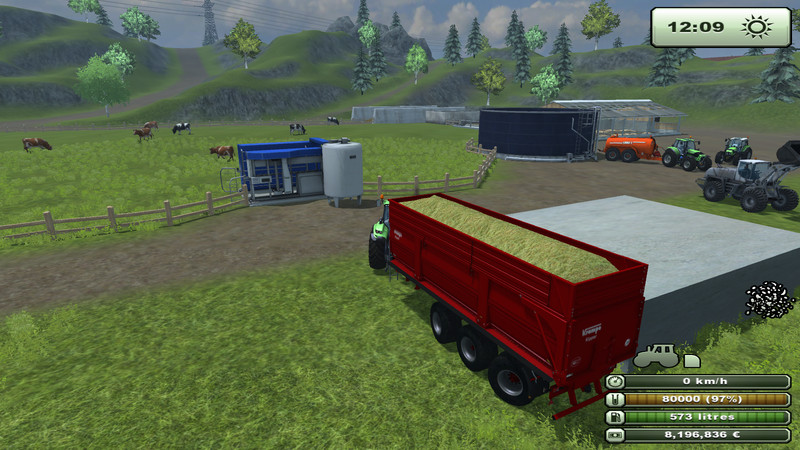Image resolution: width=800 pixels, height=450 pixels.
Task: Click the speedometer gauge icon
Action: (616, 381)
